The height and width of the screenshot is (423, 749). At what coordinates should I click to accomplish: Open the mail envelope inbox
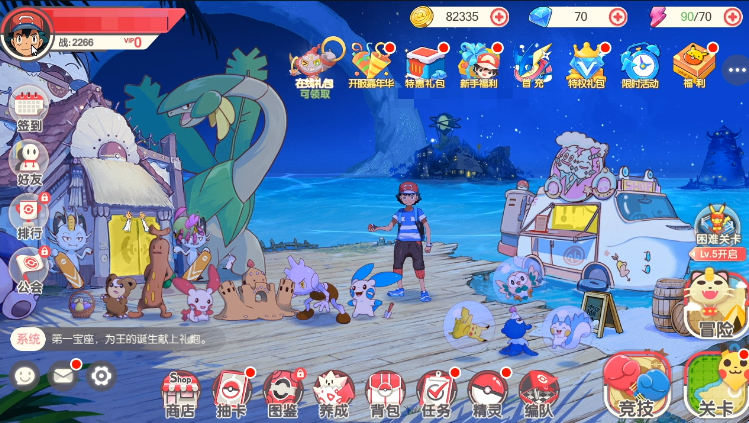pos(63,376)
